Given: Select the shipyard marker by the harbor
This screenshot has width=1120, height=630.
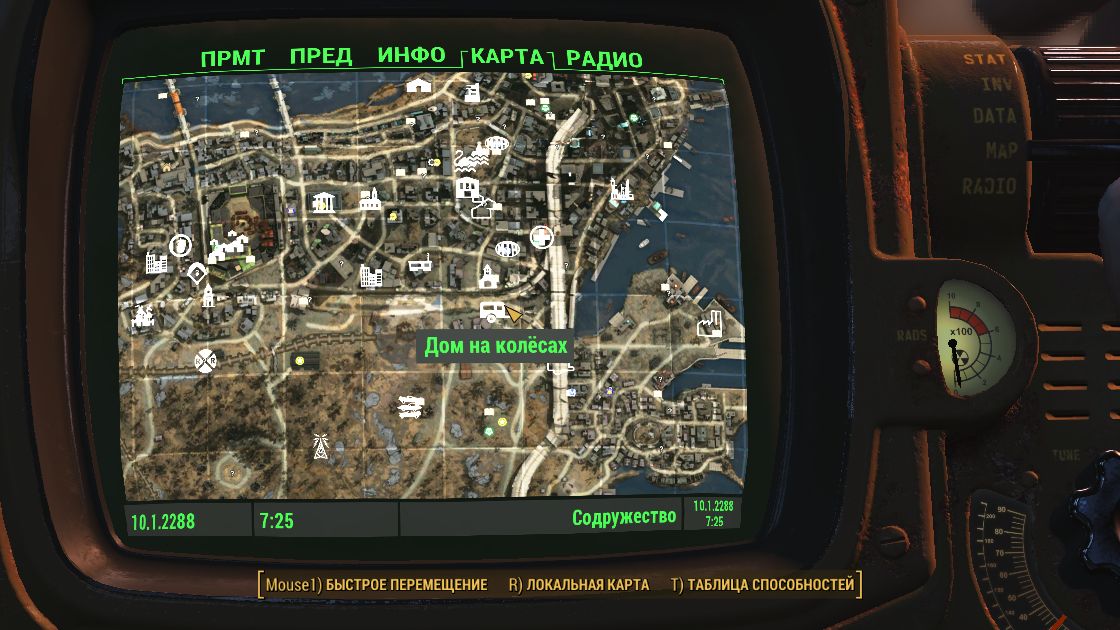Looking at the screenshot, I should (622, 189).
